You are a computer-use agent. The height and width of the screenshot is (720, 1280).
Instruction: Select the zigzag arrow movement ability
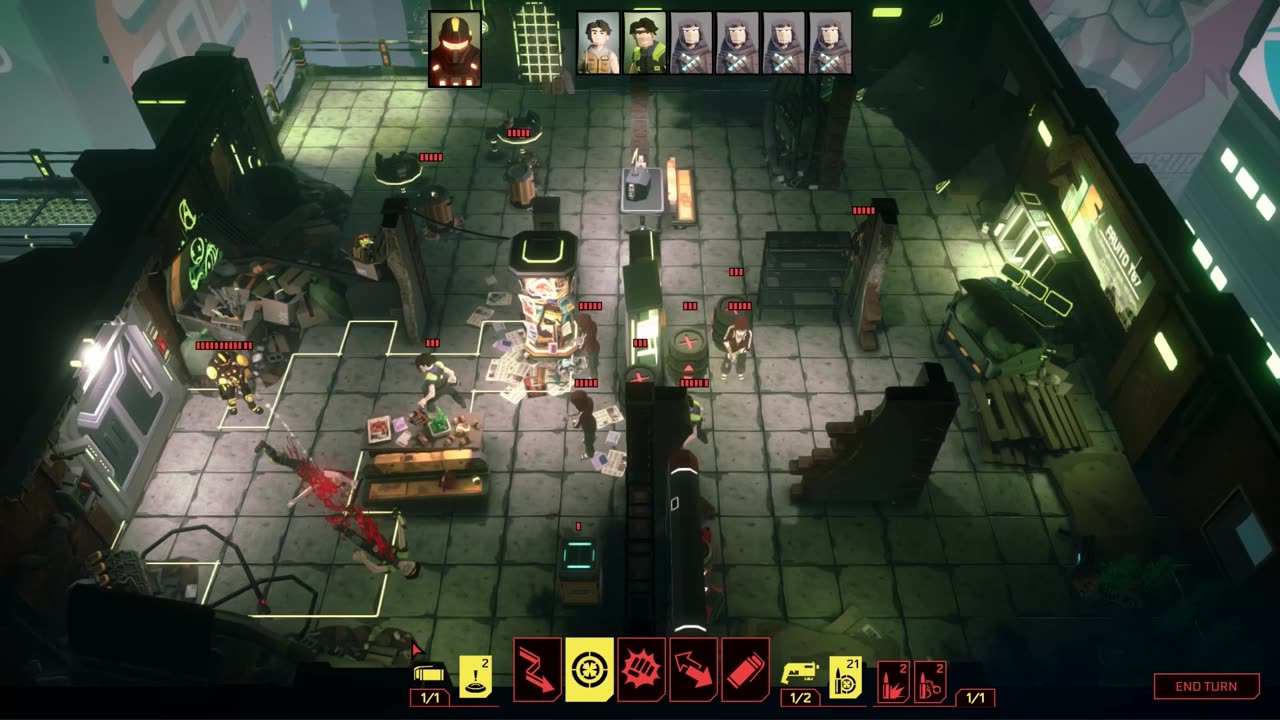[538, 669]
